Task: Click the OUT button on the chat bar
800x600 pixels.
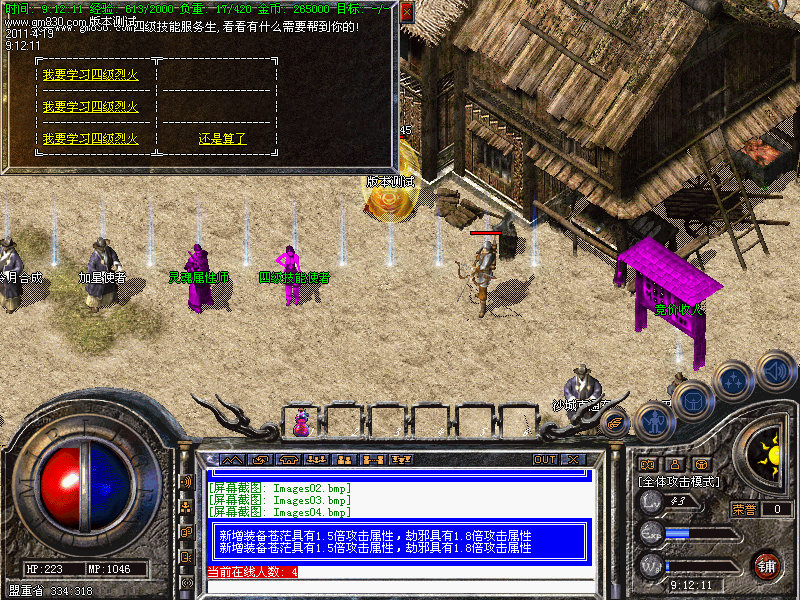Action: point(544,459)
